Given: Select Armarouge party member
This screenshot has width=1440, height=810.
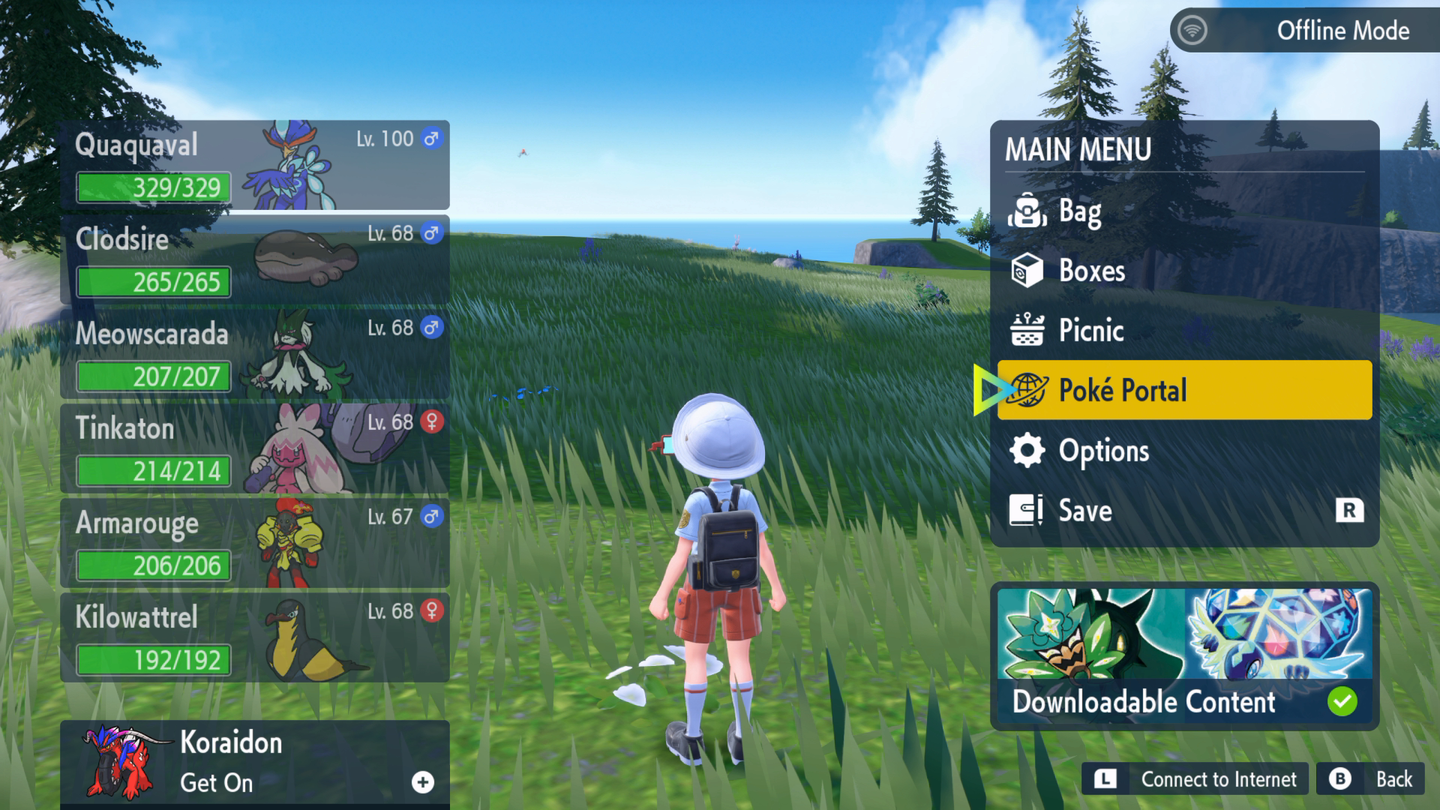Looking at the screenshot, I should tap(255, 544).
